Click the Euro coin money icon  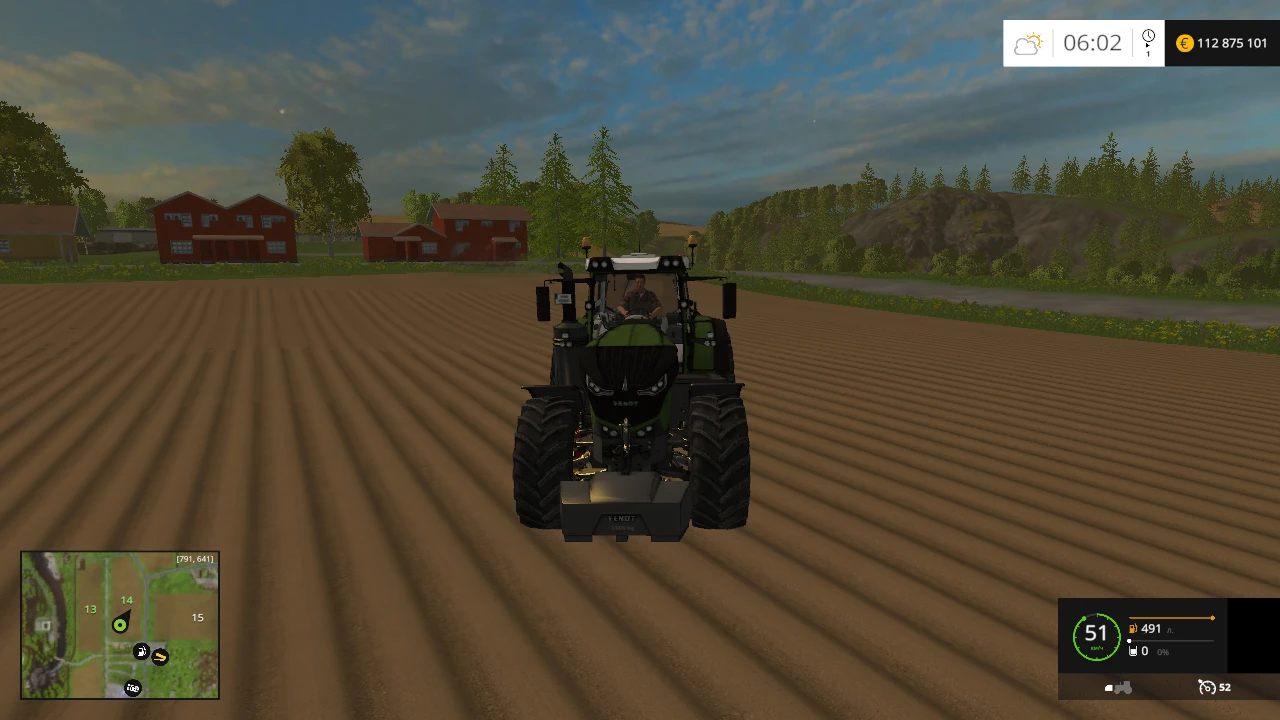pyautogui.click(x=1184, y=43)
